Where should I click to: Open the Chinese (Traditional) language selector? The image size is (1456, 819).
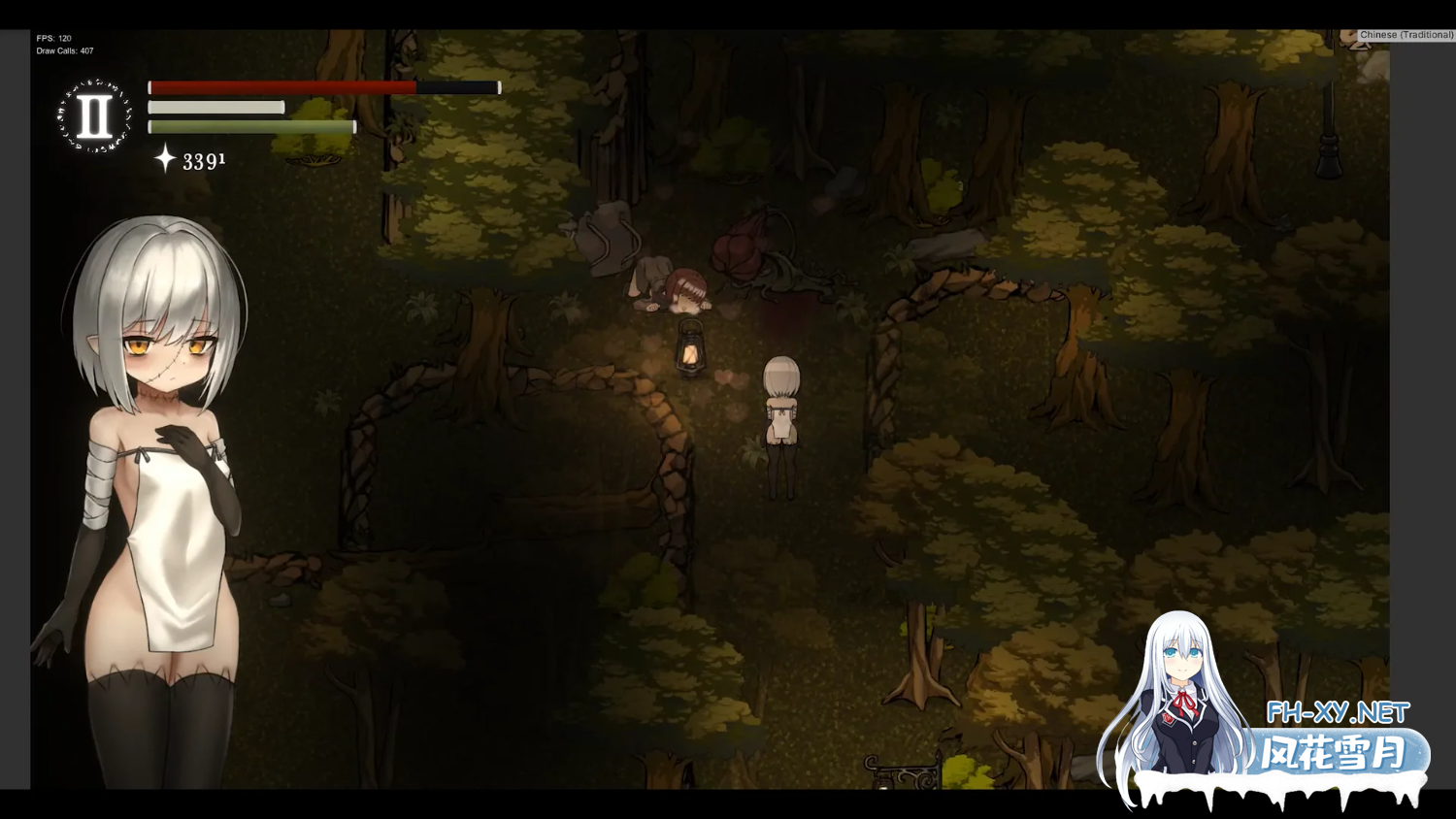(x=1406, y=35)
